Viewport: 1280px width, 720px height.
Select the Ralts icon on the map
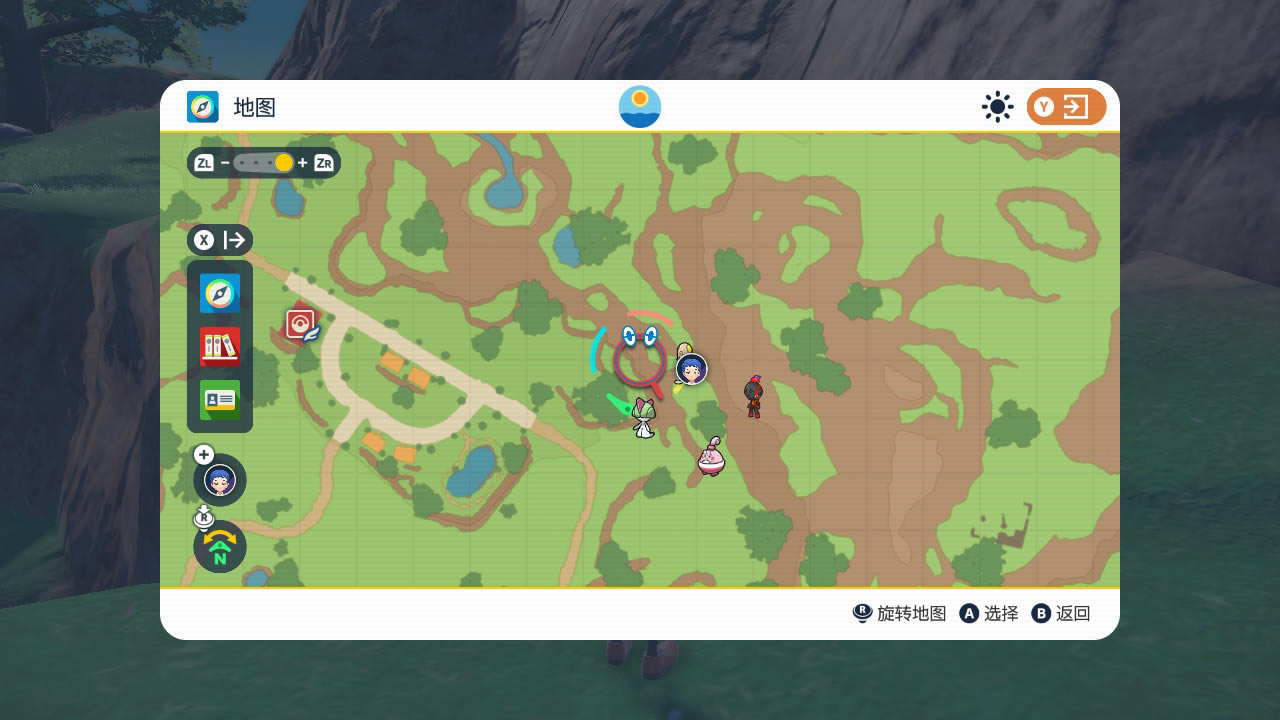click(x=643, y=416)
